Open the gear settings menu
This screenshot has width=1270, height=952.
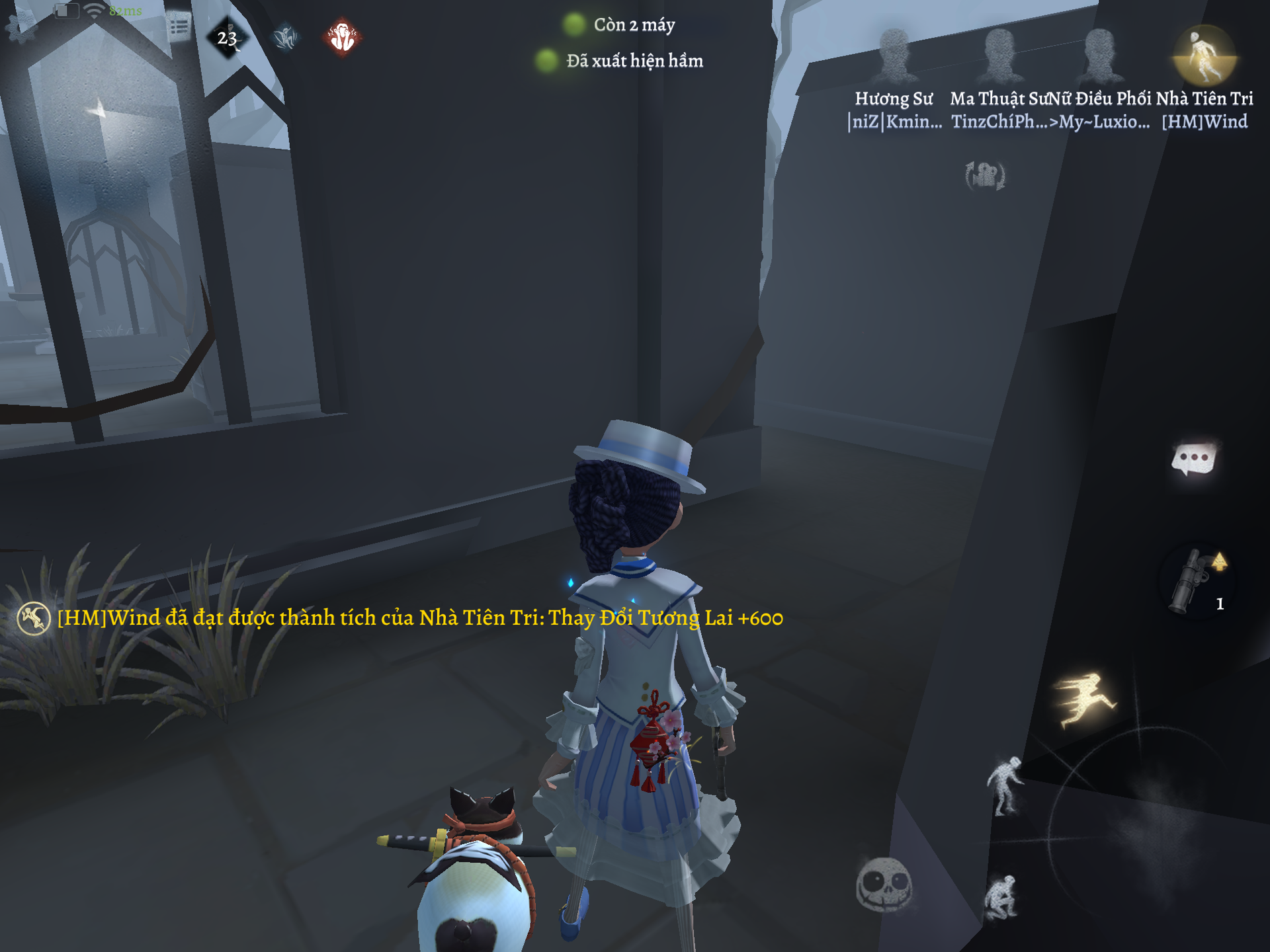pyautogui.click(x=21, y=26)
